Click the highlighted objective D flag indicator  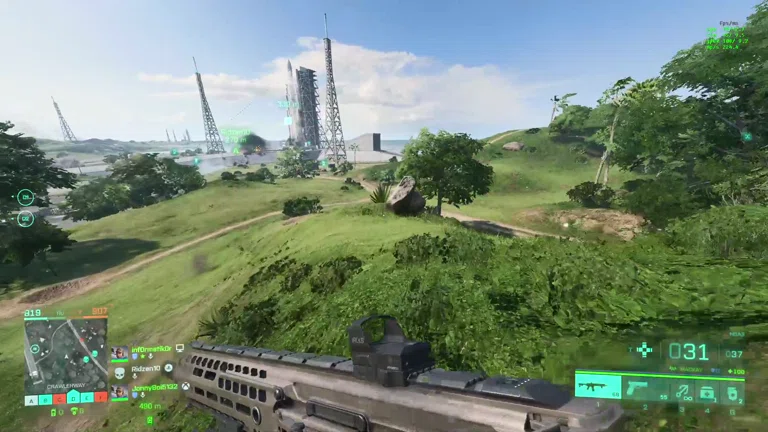point(73,399)
